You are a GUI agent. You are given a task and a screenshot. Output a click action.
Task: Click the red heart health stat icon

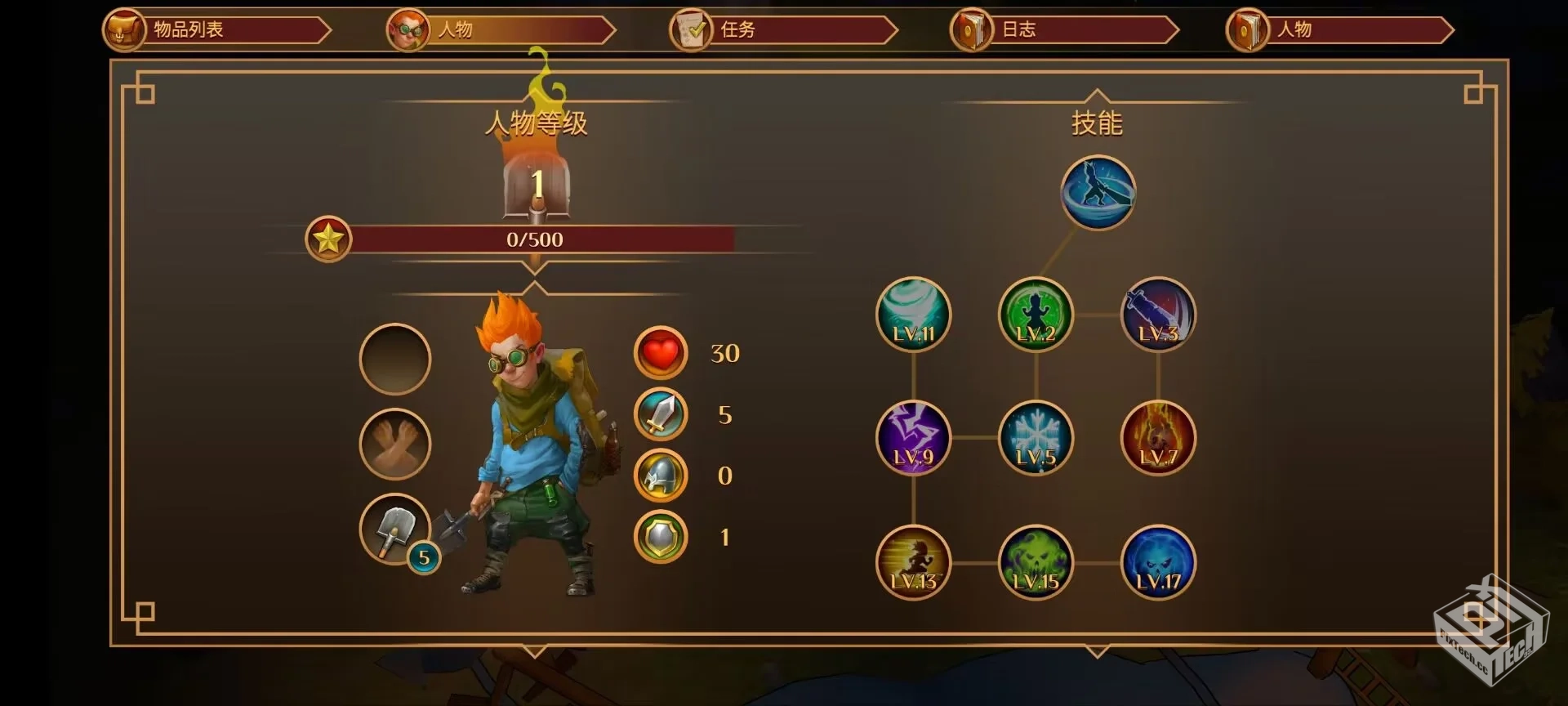pyautogui.click(x=661, y=353)
